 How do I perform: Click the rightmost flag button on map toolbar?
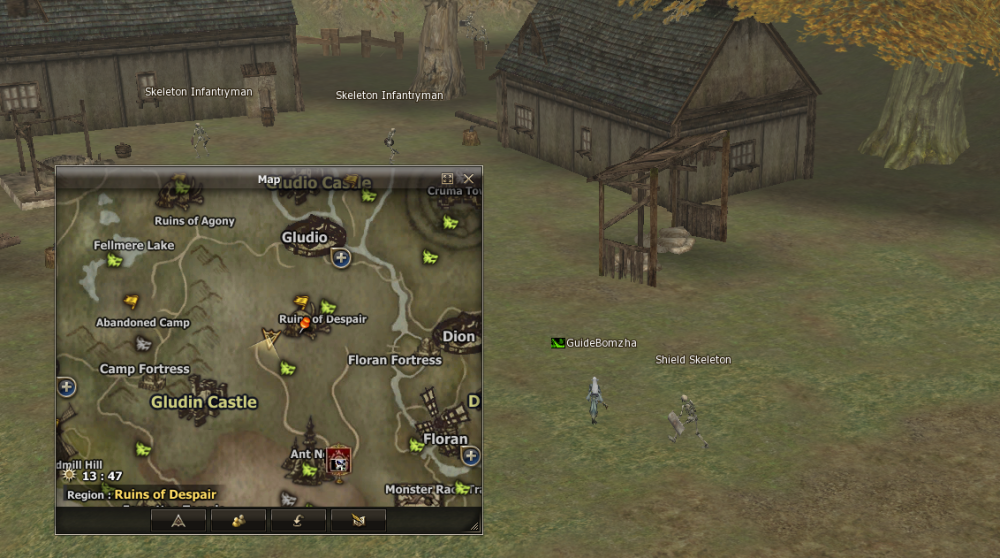(357, 520)
